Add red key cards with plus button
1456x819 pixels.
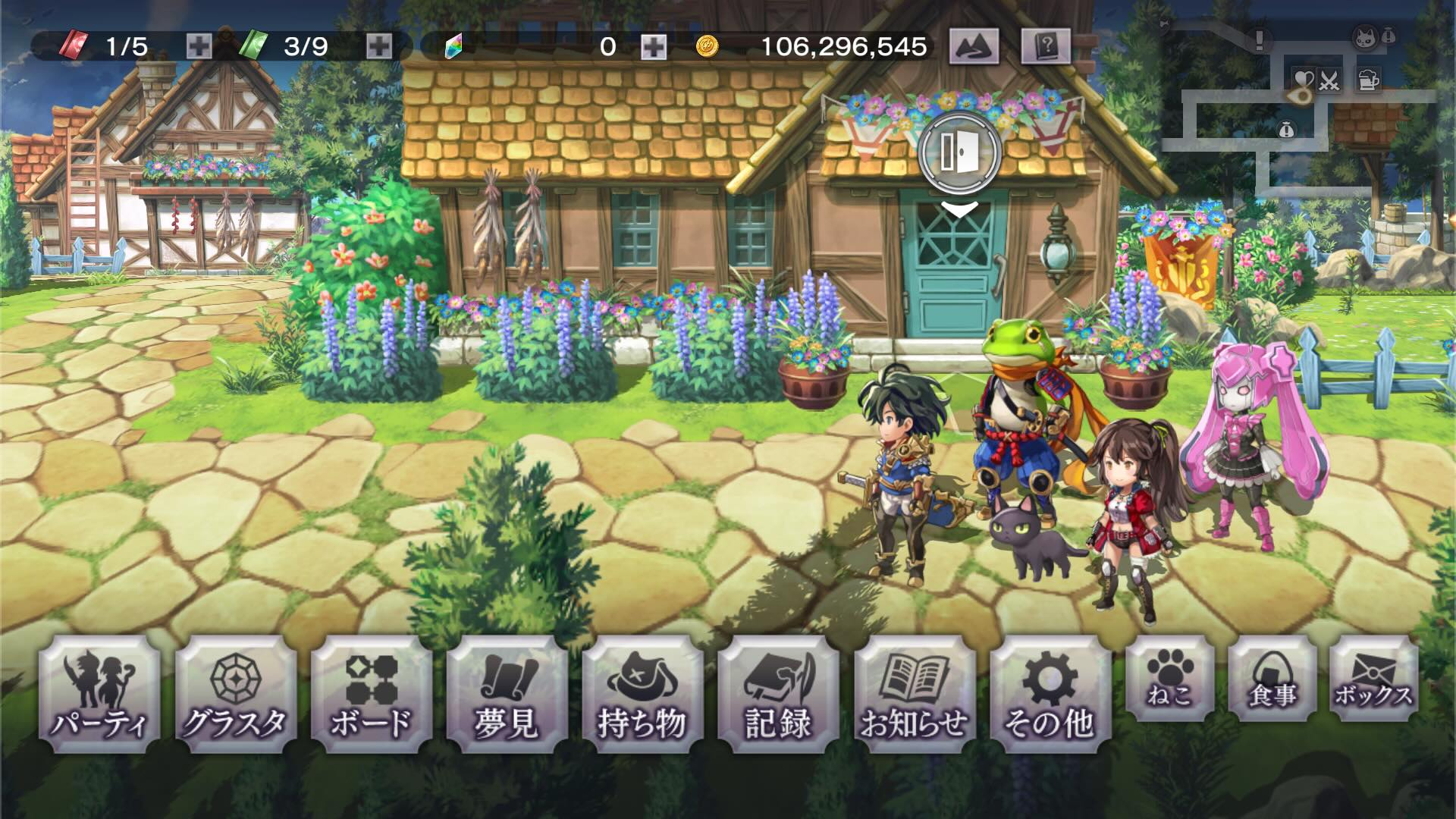tap(199, 47)
